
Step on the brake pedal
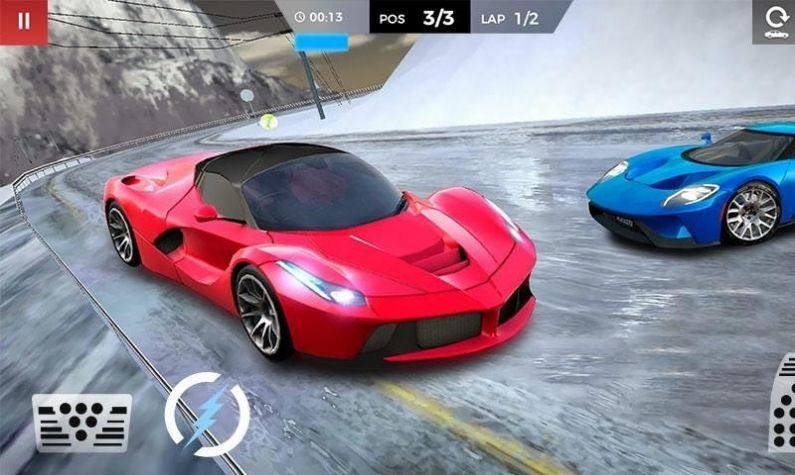point(82,422)
